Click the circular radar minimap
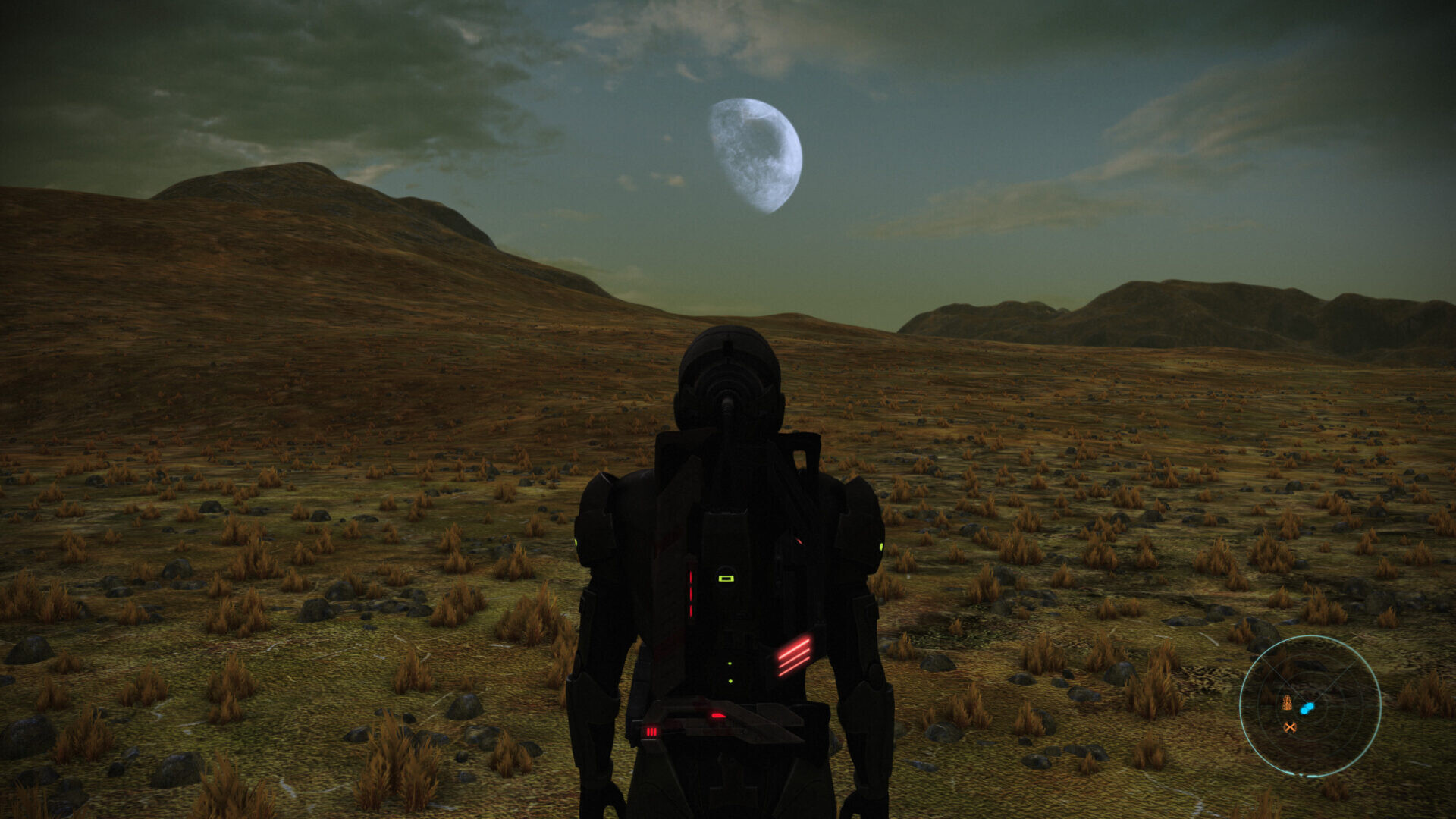1456x819 pixels. point(1310,706)
